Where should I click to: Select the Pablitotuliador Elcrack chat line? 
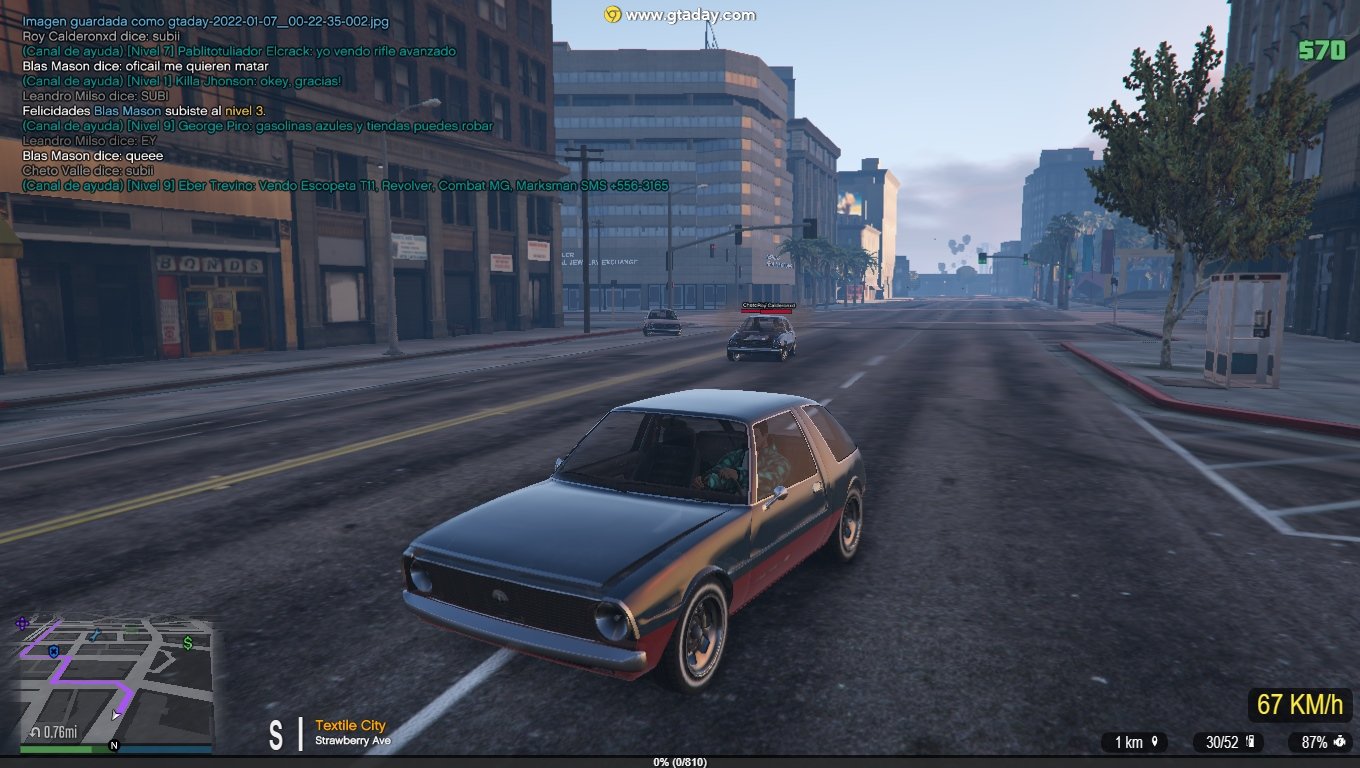point(239,51)
